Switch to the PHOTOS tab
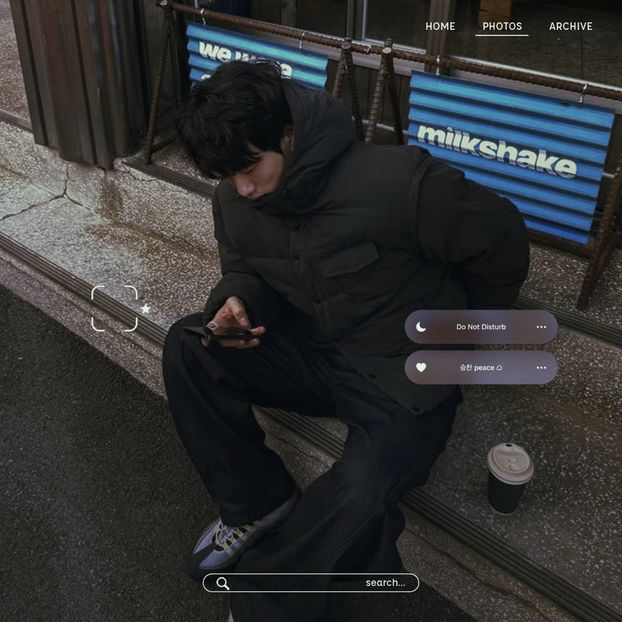The height and width of the screenshot is (622, 622). [x=502, y=26]
